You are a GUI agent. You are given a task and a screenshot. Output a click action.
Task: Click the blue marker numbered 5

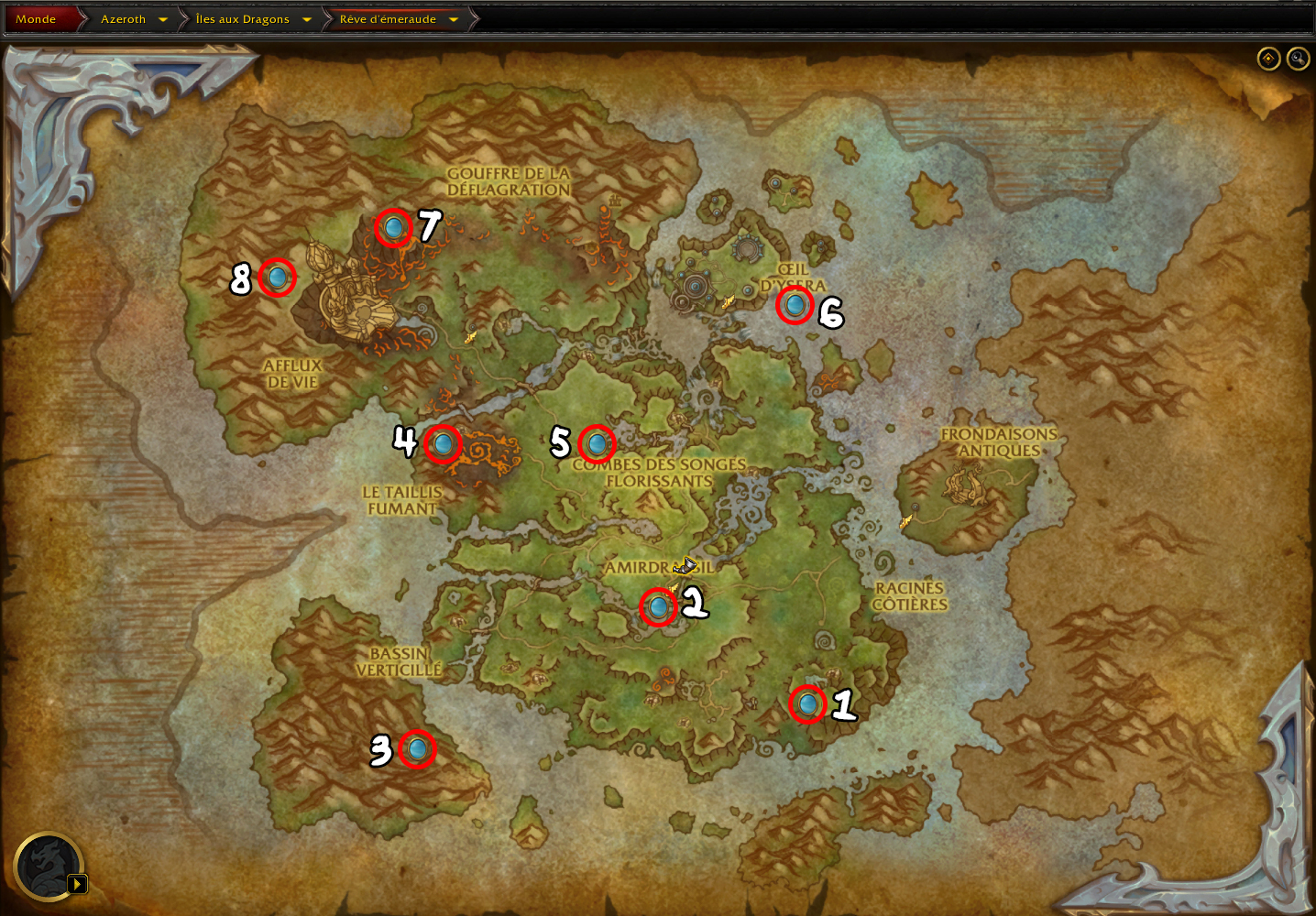[x=597, y=444]
